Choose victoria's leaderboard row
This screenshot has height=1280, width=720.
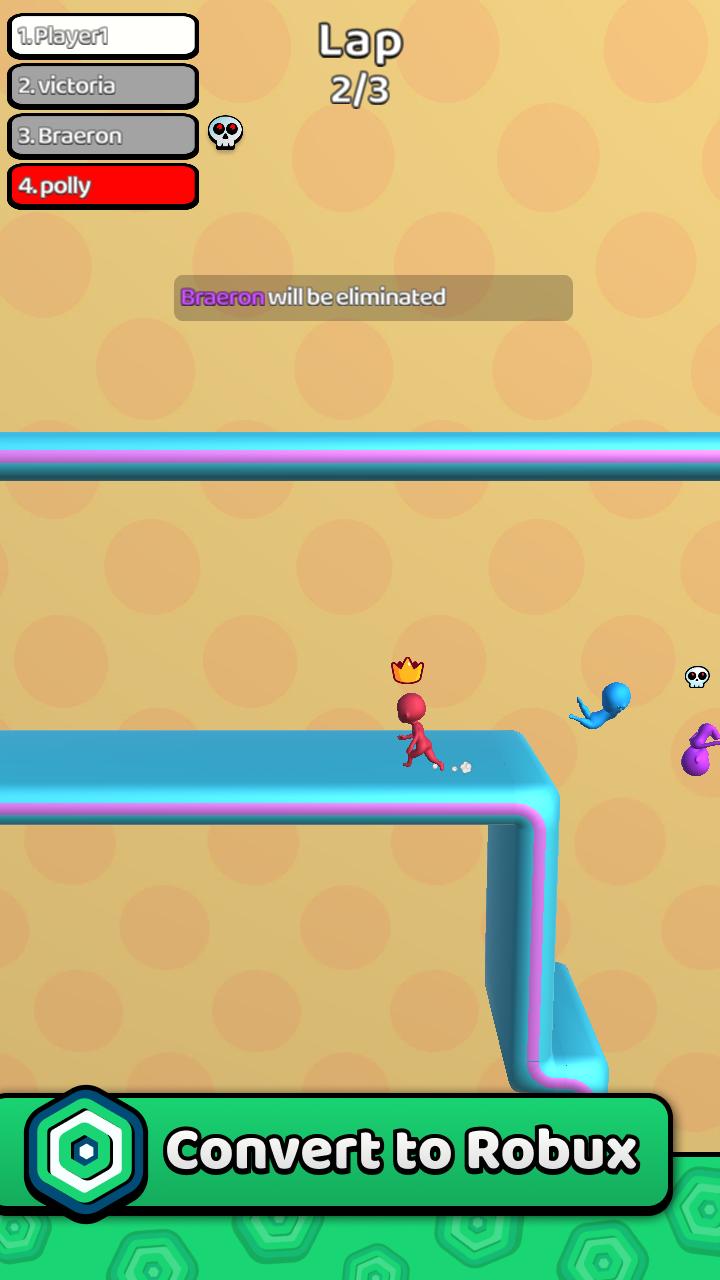click(x=103, y=86)
